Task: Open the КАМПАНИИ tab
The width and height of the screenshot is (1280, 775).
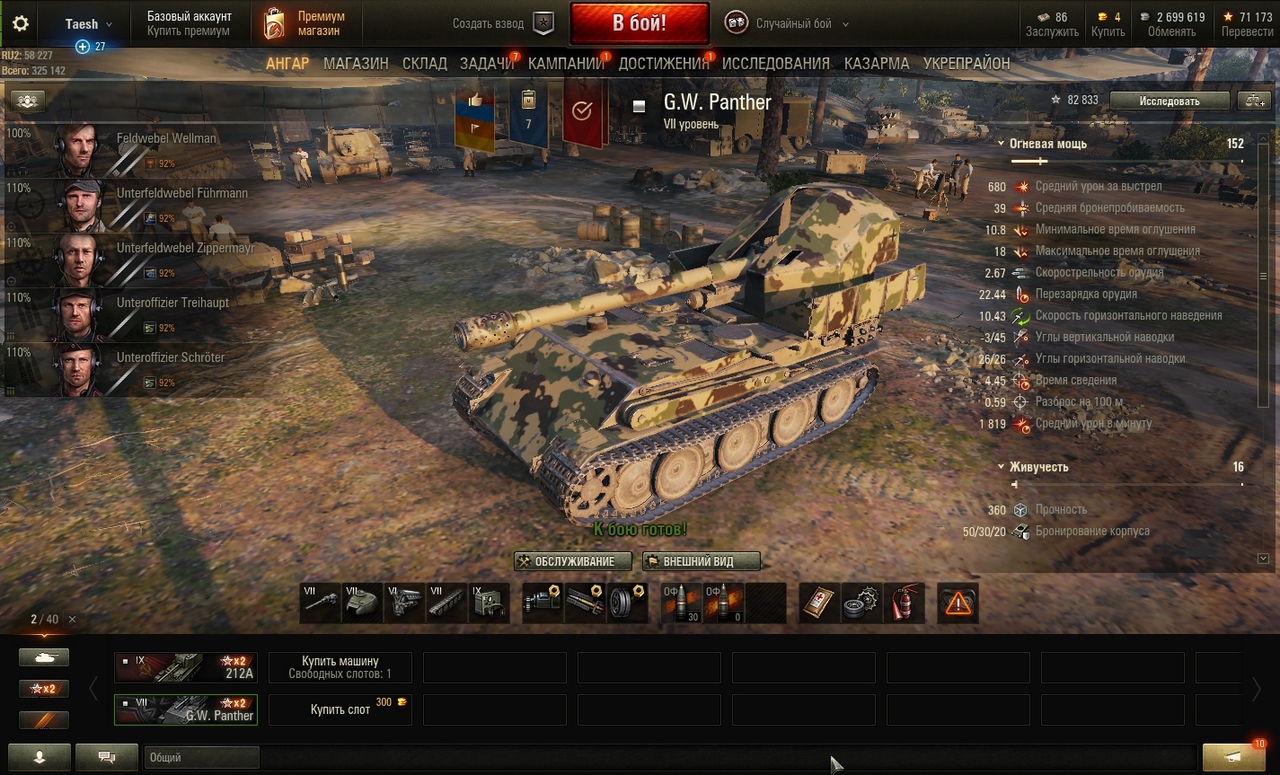Action: pyautogui.click(x=566, y=63)
